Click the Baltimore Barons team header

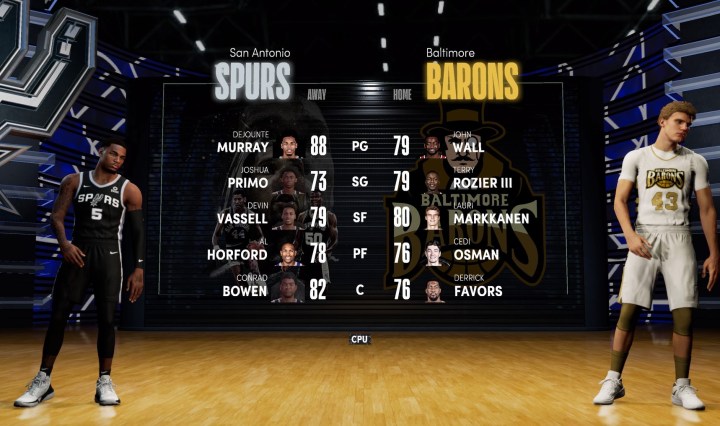472,75
